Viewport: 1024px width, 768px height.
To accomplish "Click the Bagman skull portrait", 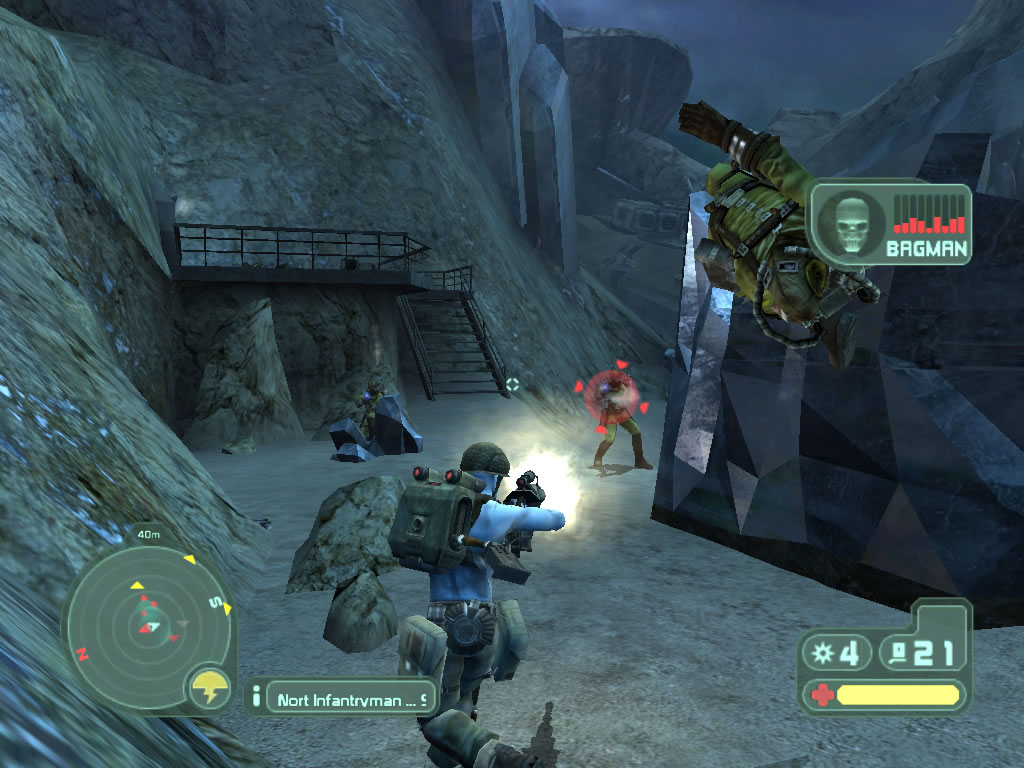I will pyautogui.click(x=849, y=223).
